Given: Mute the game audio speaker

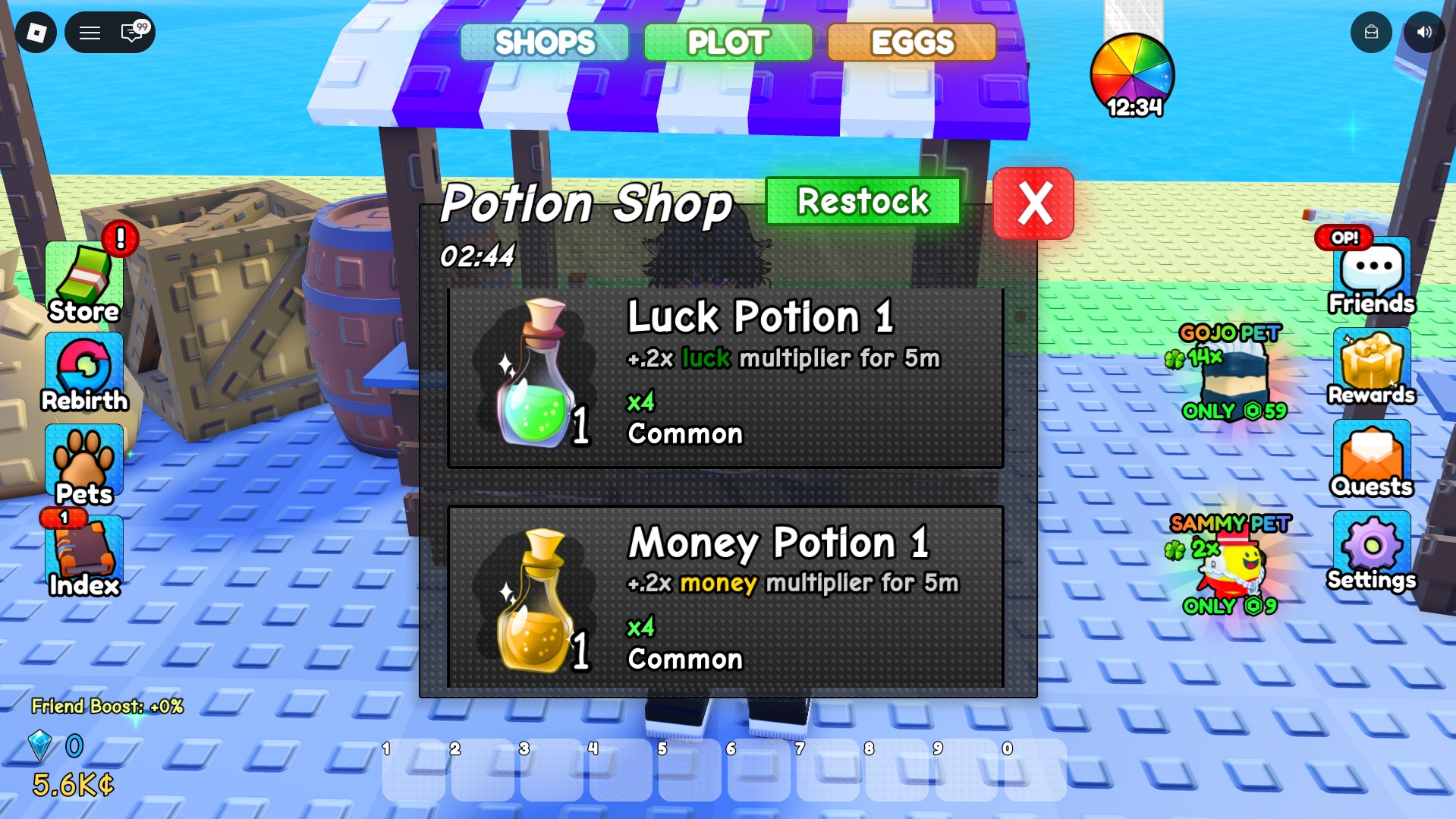Looking at the screenshot, I should tap(1426, 33).
